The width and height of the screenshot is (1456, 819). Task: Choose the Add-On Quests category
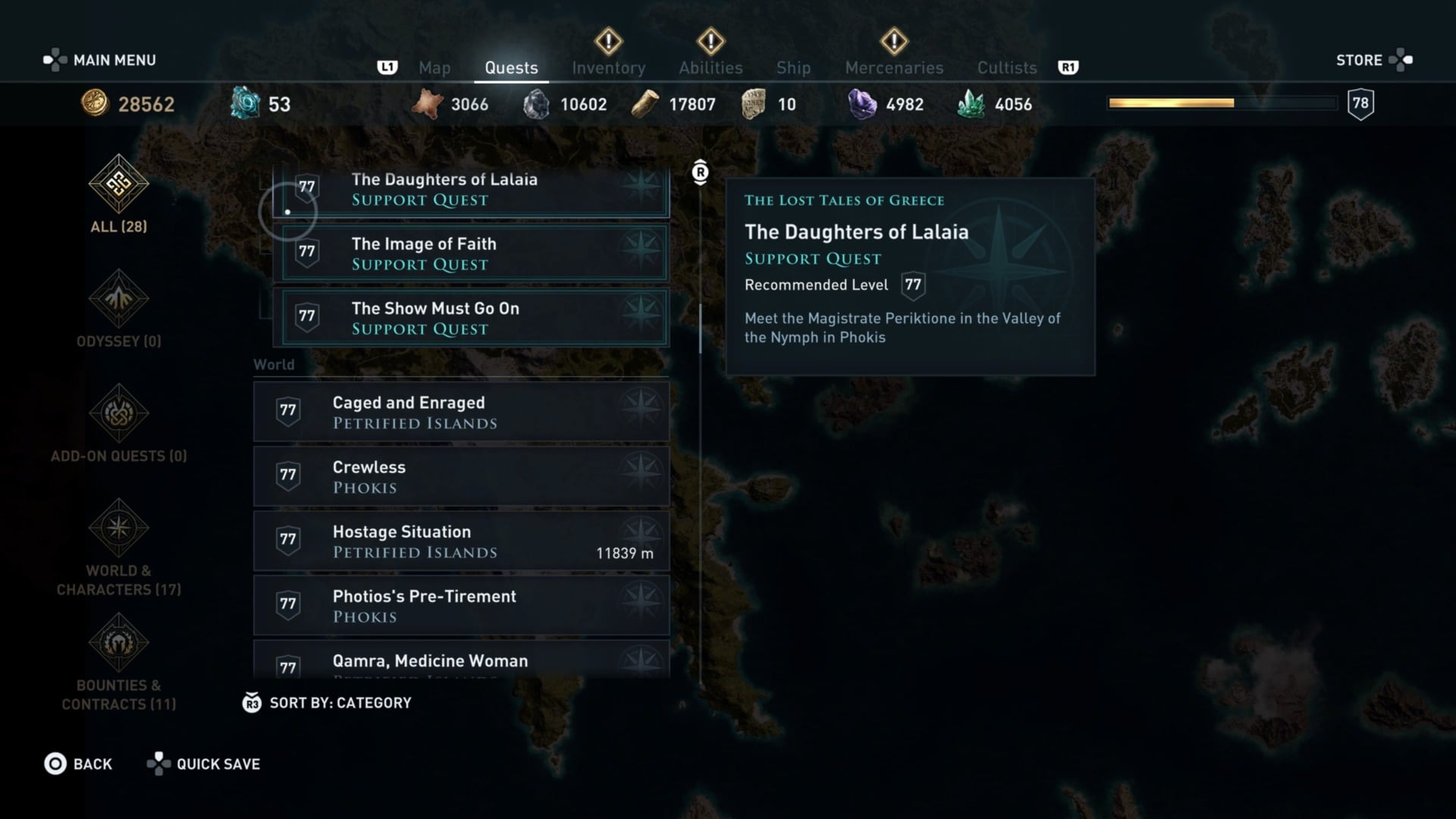coord(119,424)
